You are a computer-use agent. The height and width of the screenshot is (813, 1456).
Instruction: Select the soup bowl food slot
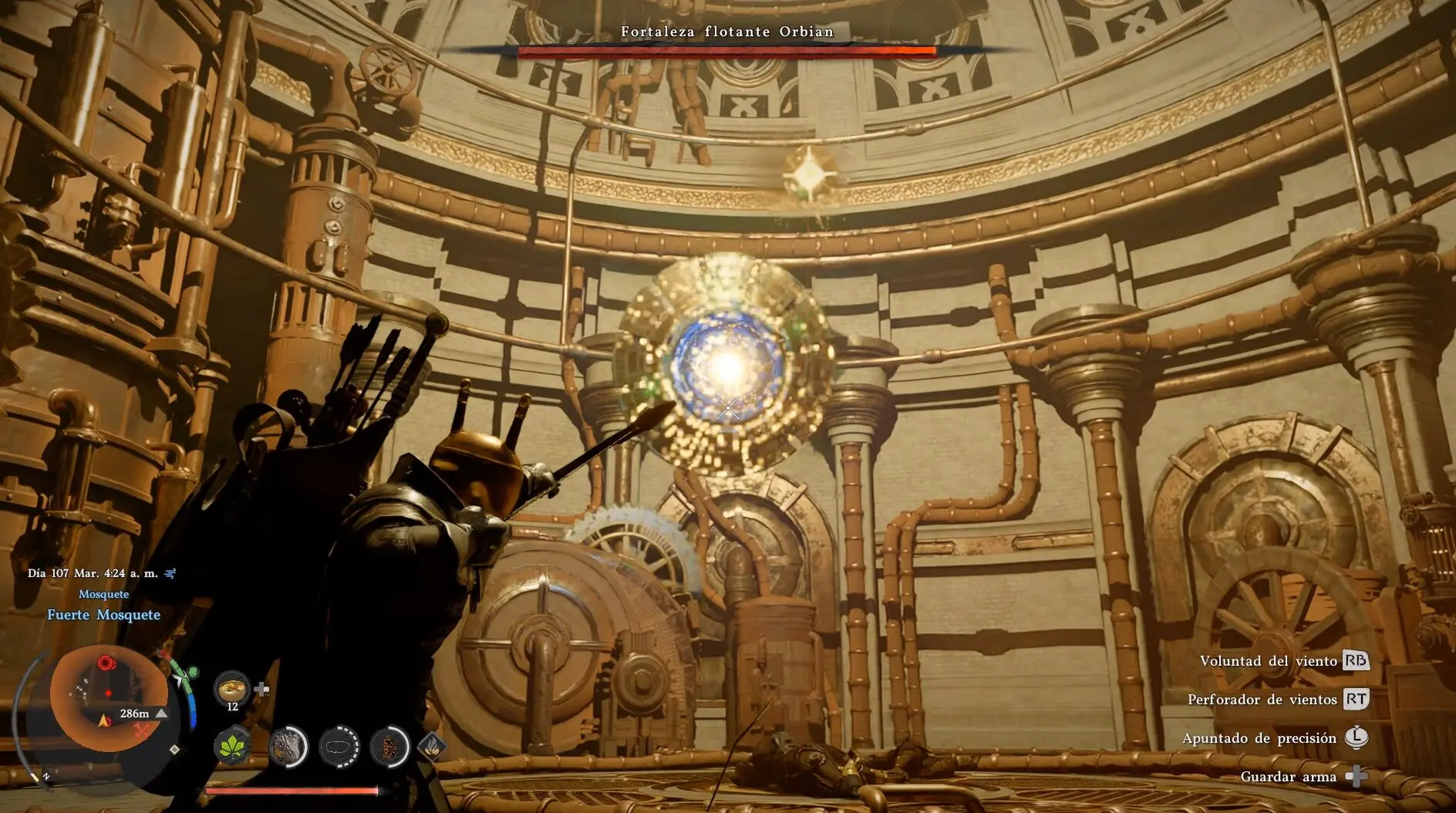tap(231, 687)
